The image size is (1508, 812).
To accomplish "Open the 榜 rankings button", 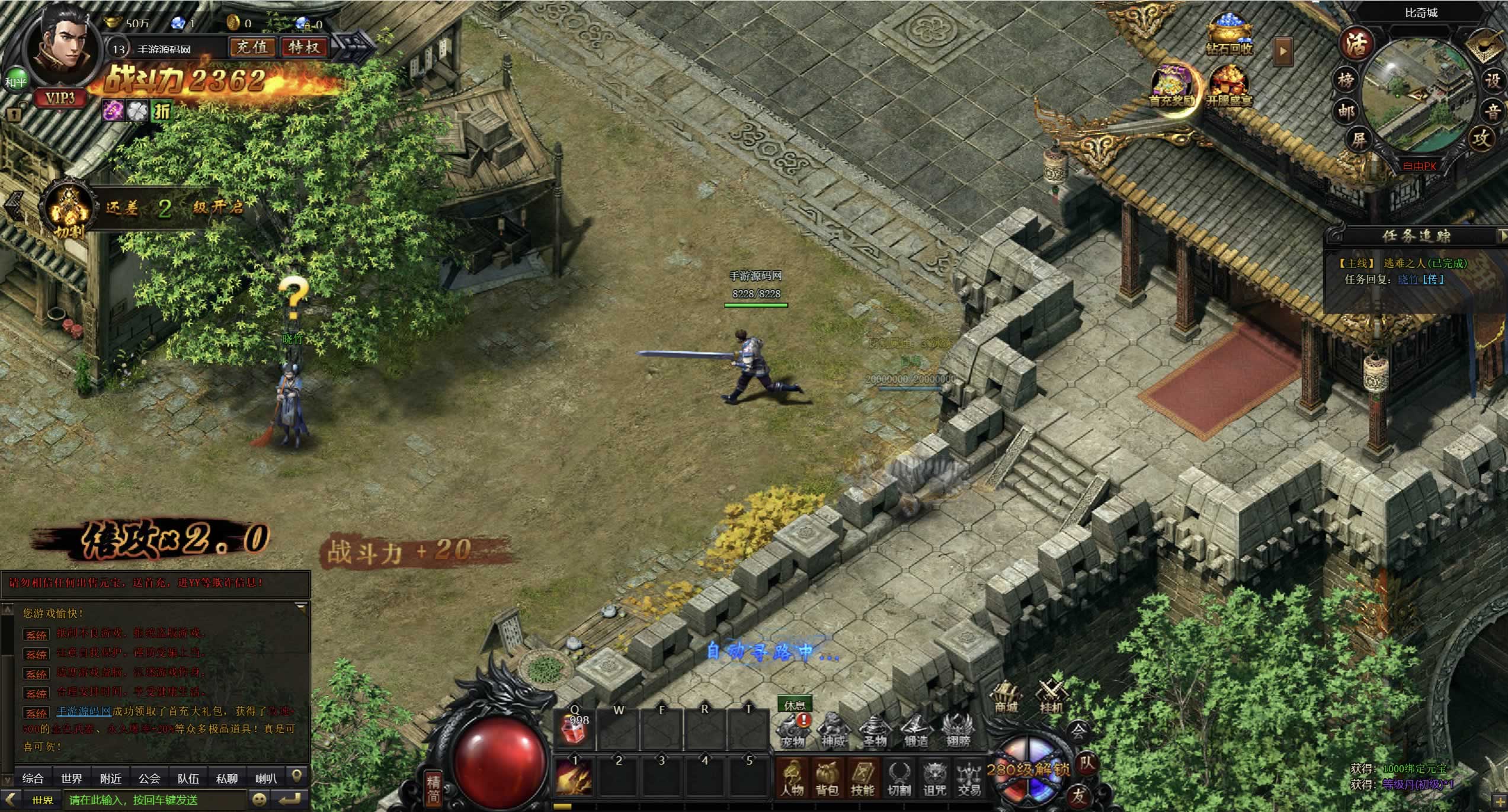I will 1346,79.
